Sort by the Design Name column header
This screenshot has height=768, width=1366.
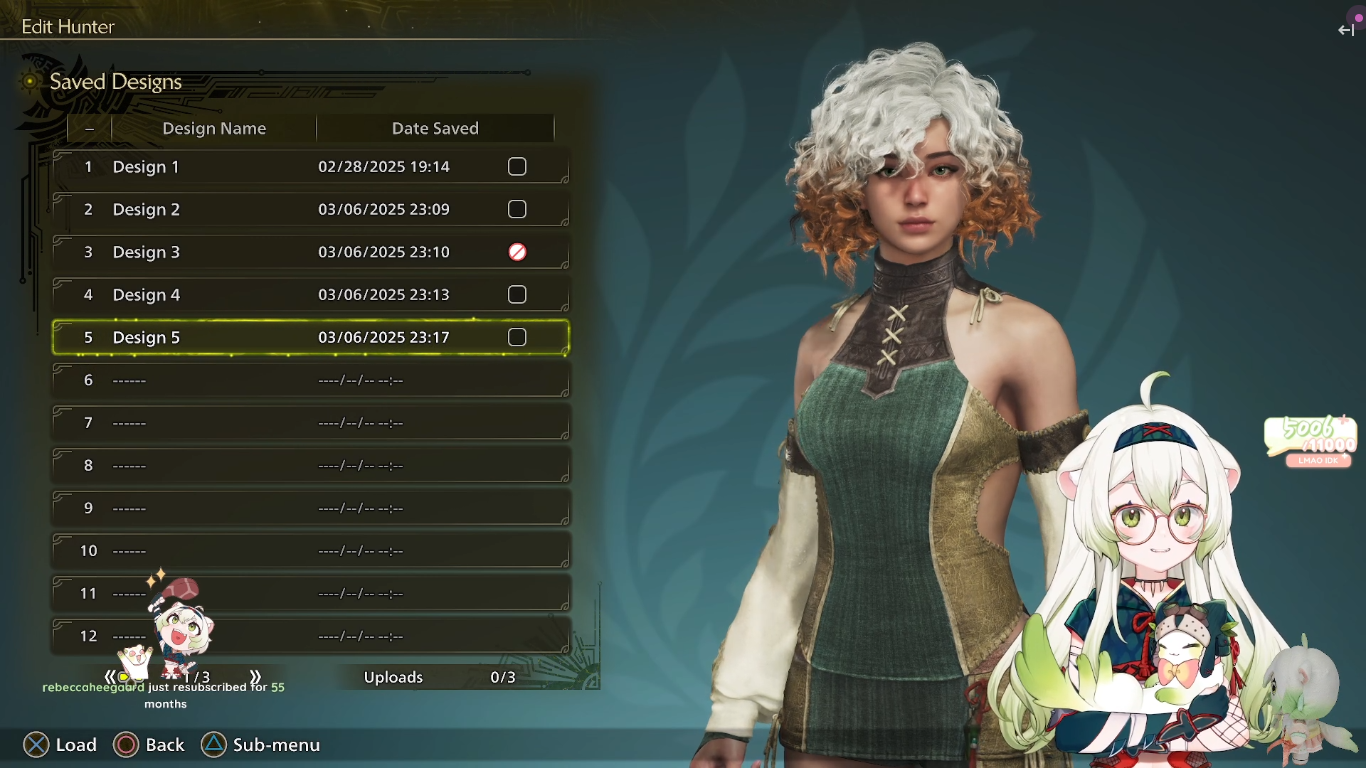click(214, 129)
